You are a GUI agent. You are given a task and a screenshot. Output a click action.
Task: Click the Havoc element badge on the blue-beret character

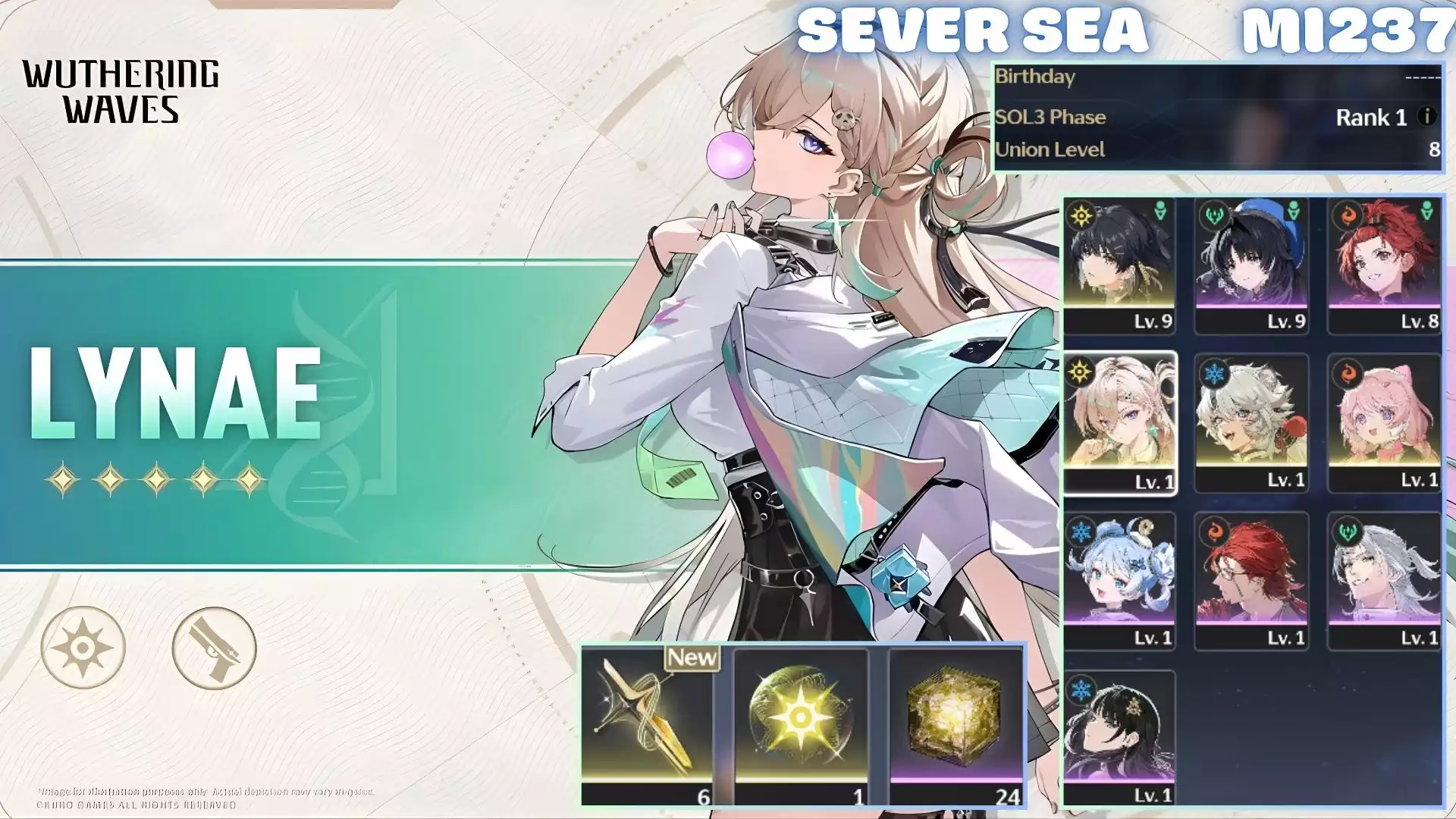tap(1212, 212)
